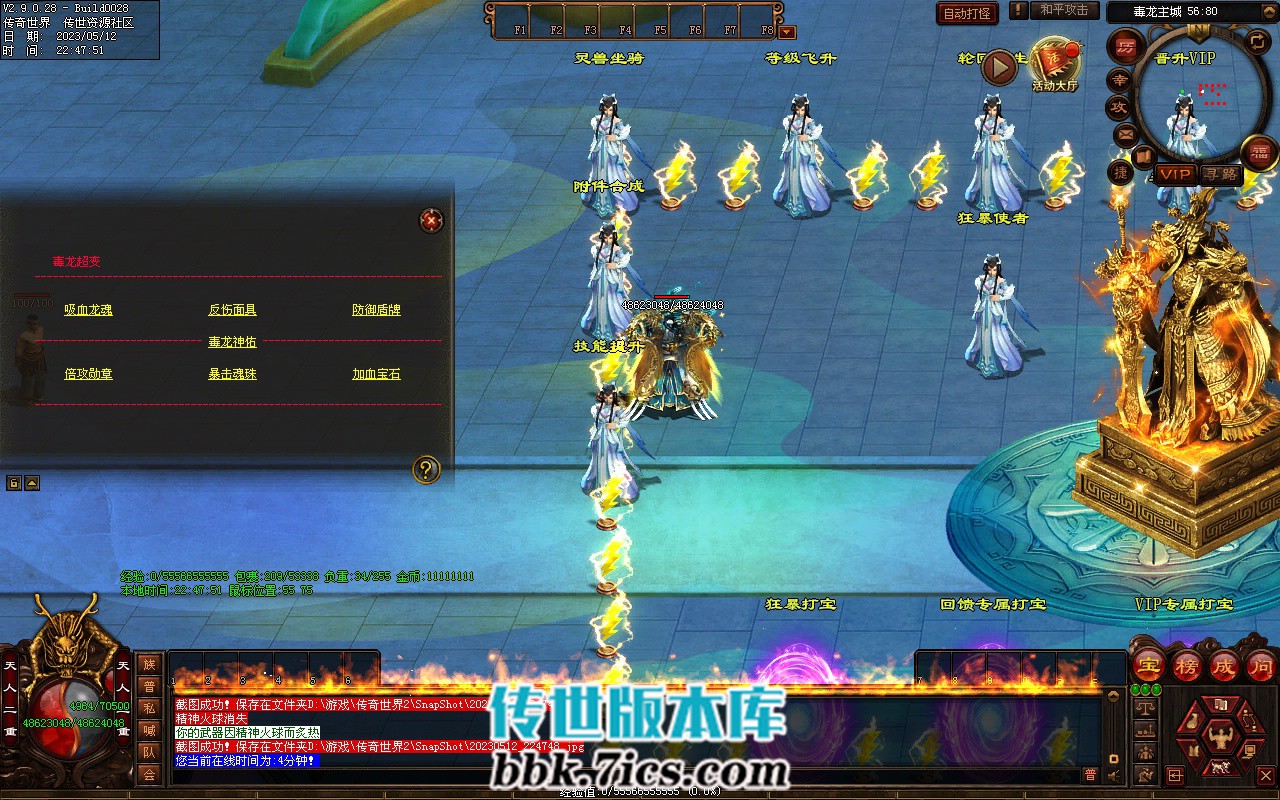The image size is (1280, 800).
Task: Click the VIP button under minimap
Action: click(x=1176, y=174)
